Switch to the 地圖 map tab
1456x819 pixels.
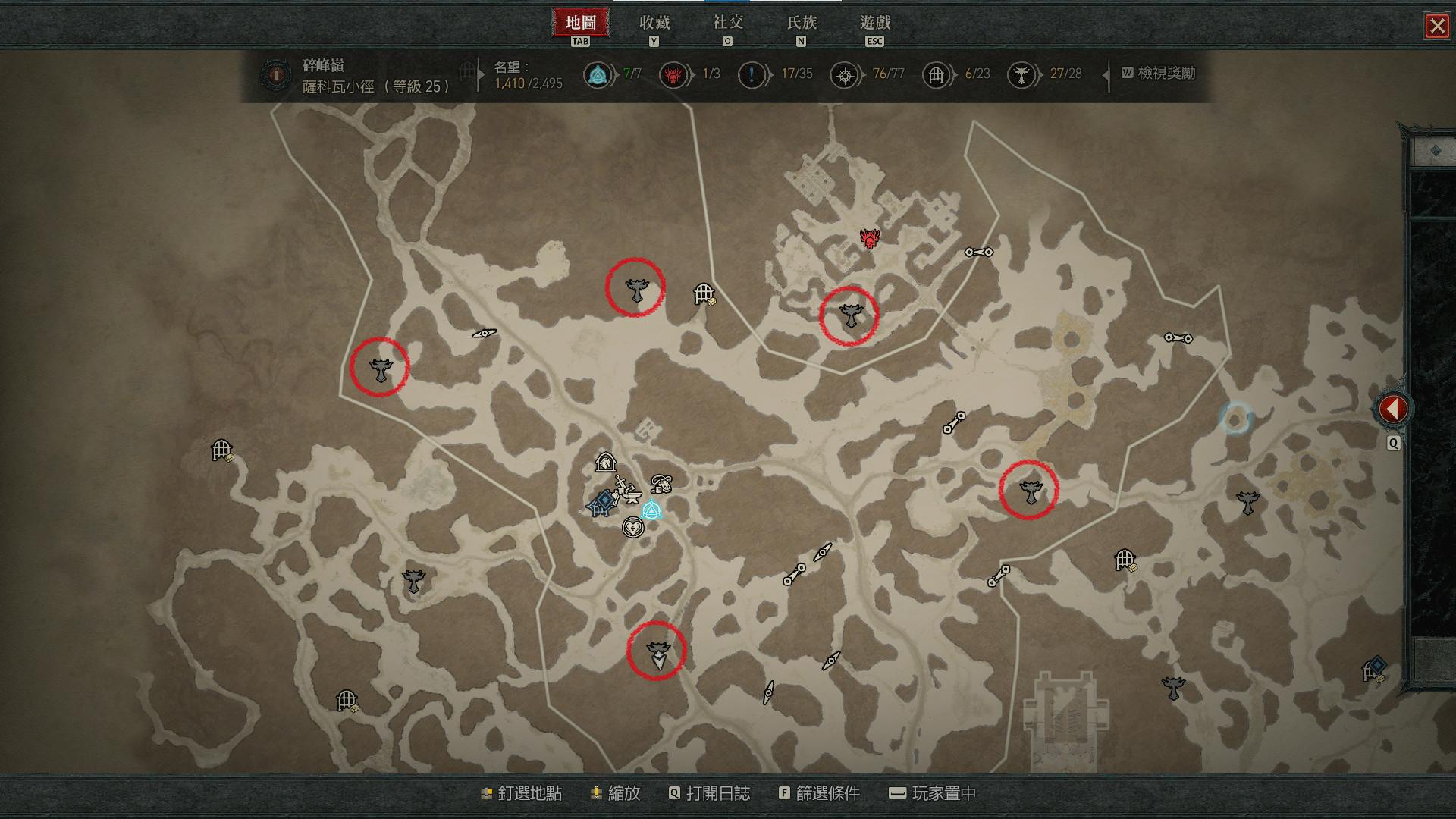click(580, 23)
